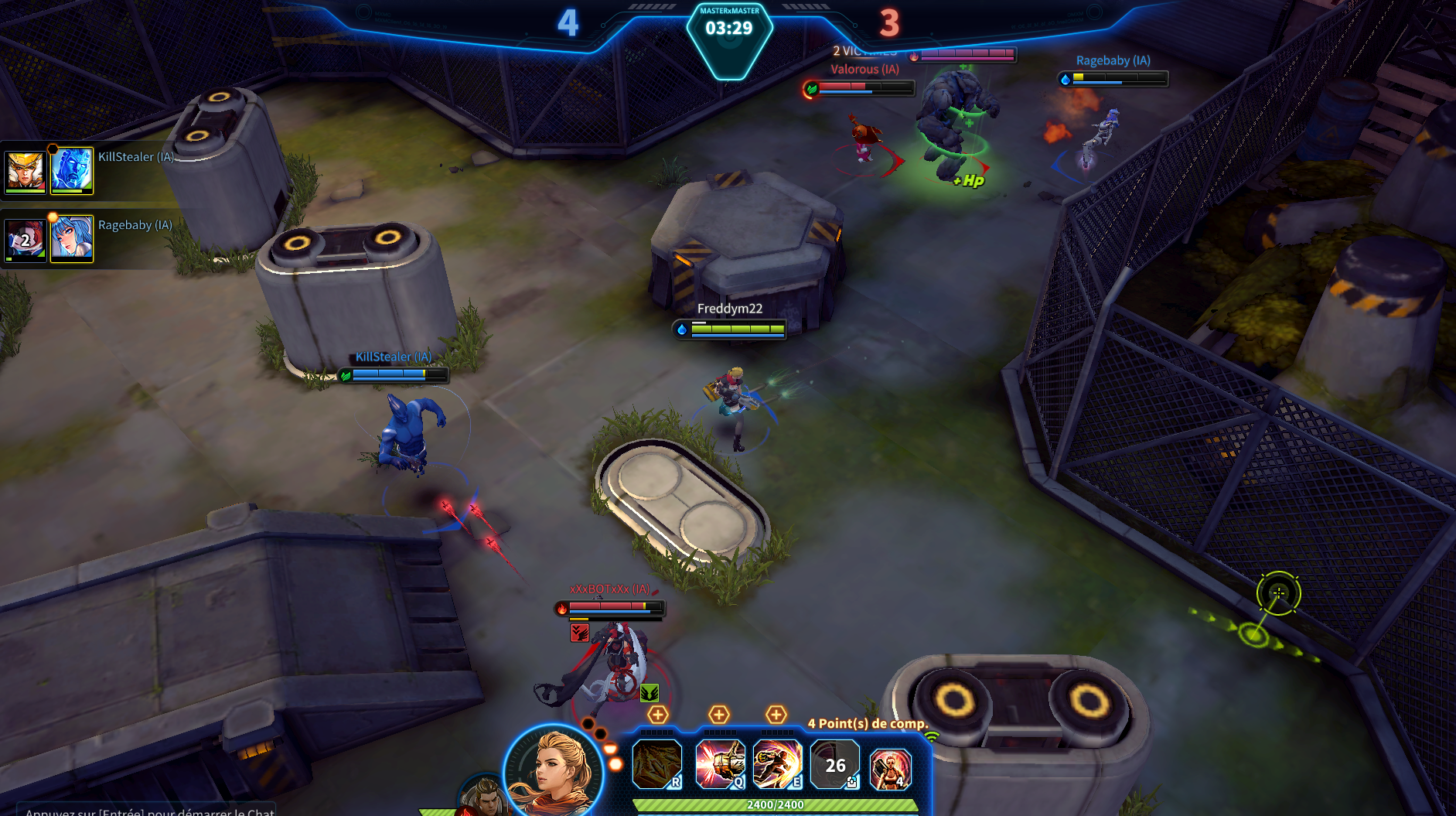The width and height of the screenshot is (1456, 816).
Task: Select KillStealer's blue ice giant portrait
Action: tap(72, 170)
